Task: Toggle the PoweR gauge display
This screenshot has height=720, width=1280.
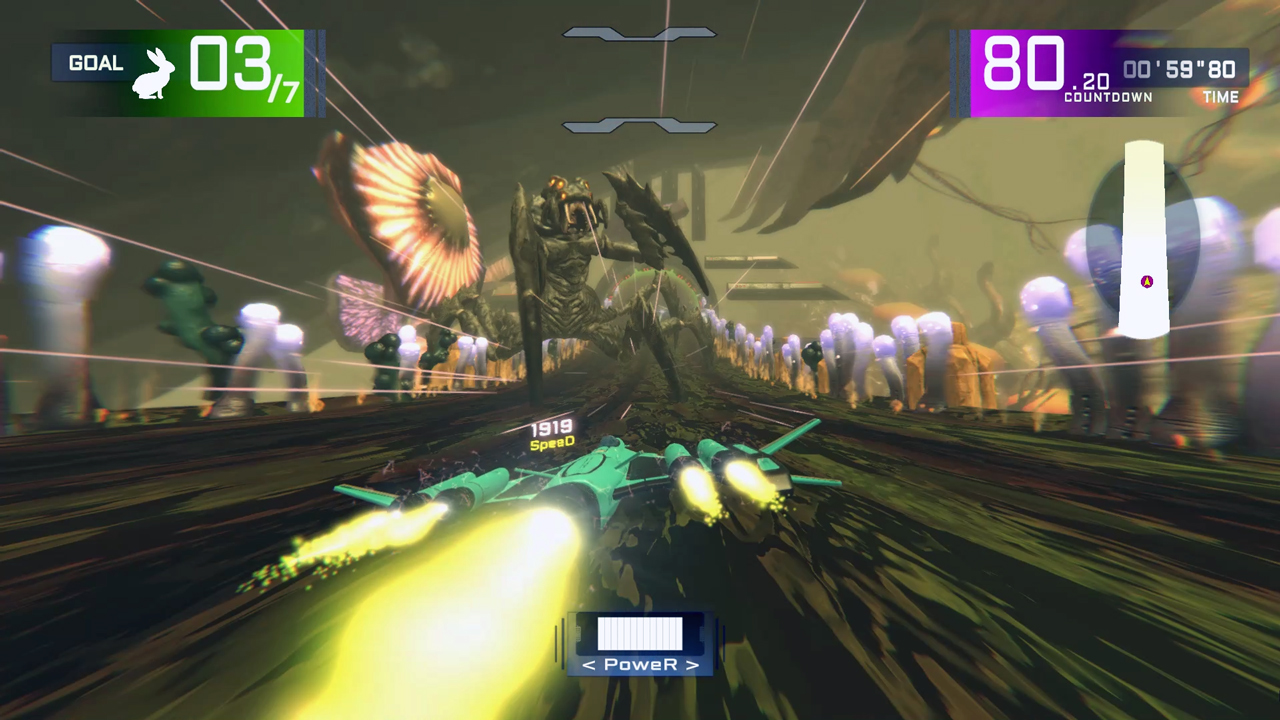Action: pos(640,640)
